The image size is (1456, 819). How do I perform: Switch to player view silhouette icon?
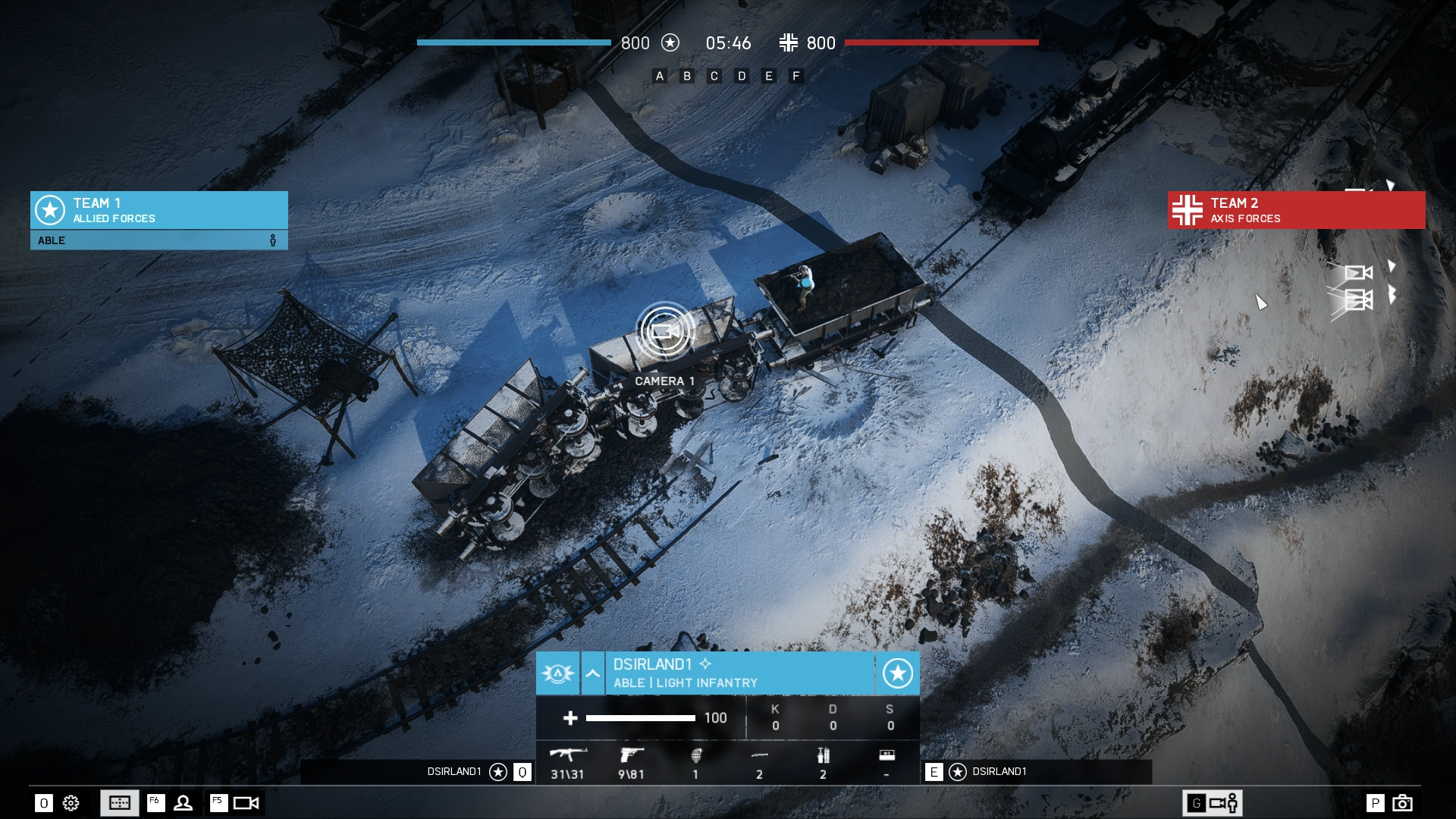(183, 803)
